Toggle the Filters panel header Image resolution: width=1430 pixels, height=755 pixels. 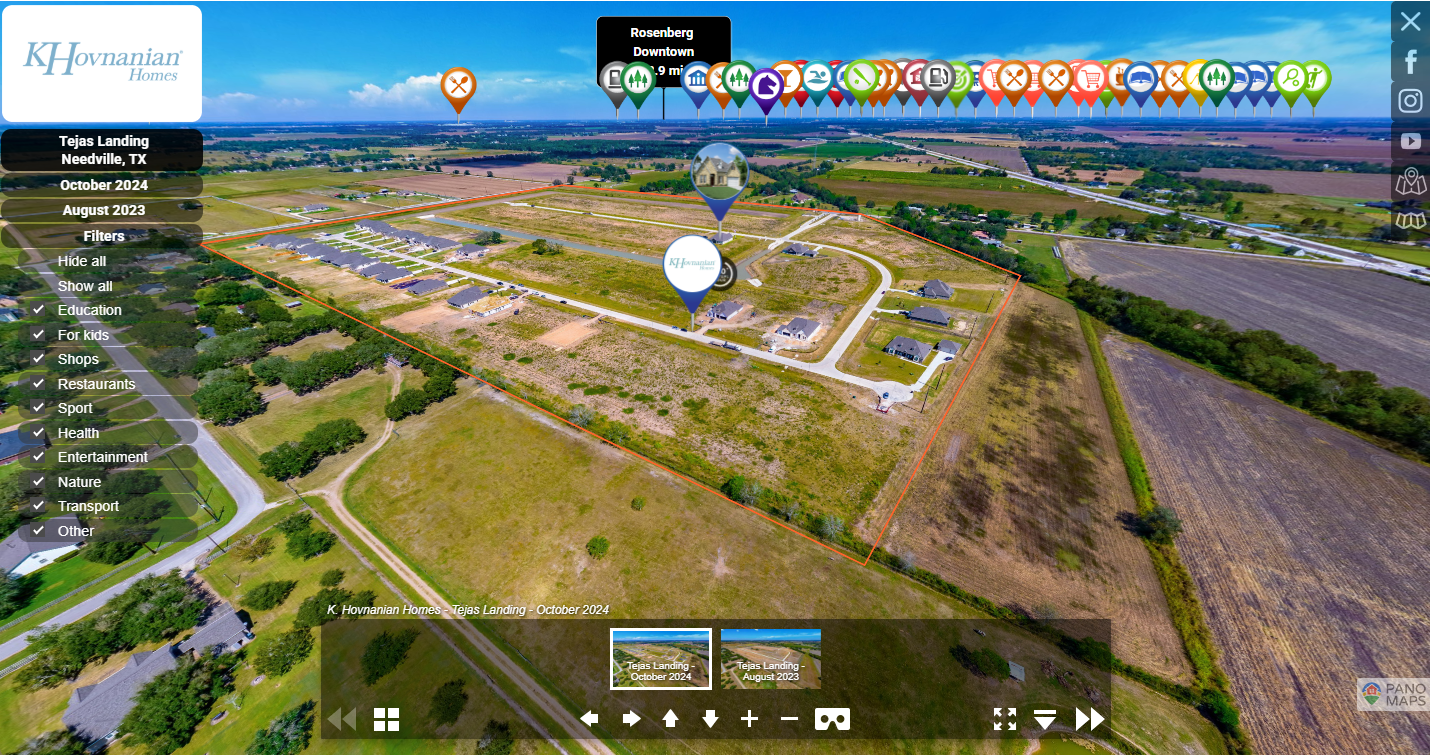(103, 236)
